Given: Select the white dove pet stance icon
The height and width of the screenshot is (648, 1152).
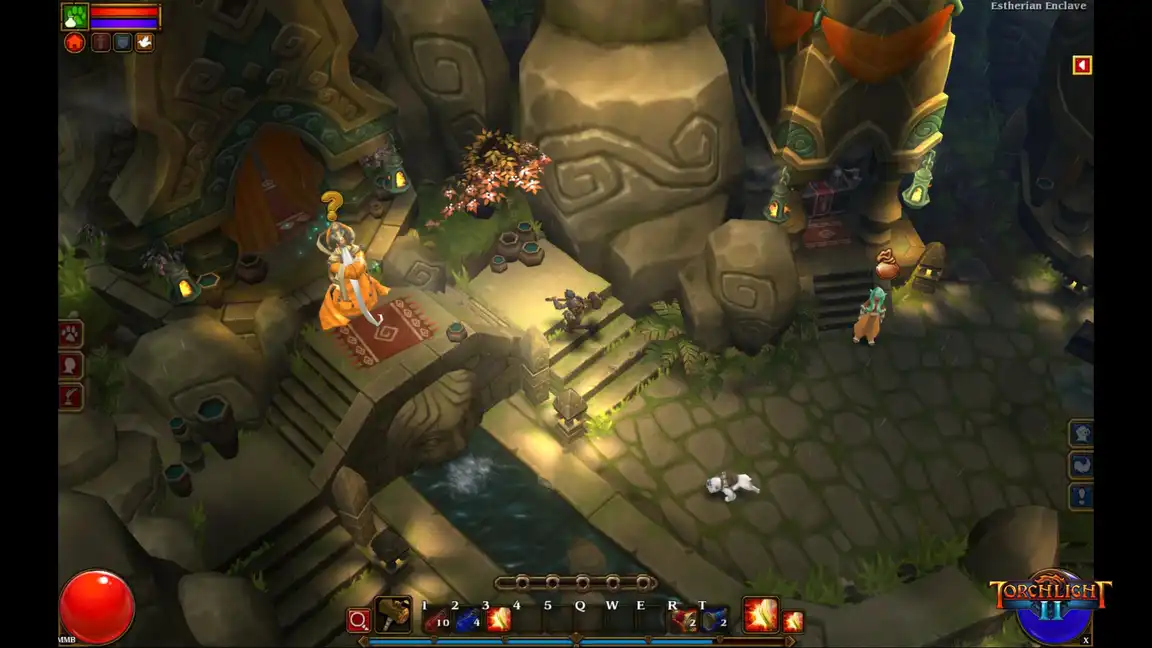Looking at the screenshot, I should (x=144, y=43).
